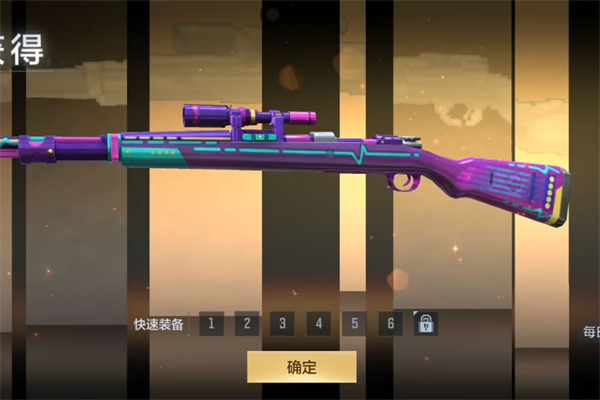The width and height of the screenshot is (600, 400).
Task: Choose quick equip slot 3
Action: pos(283,323)
